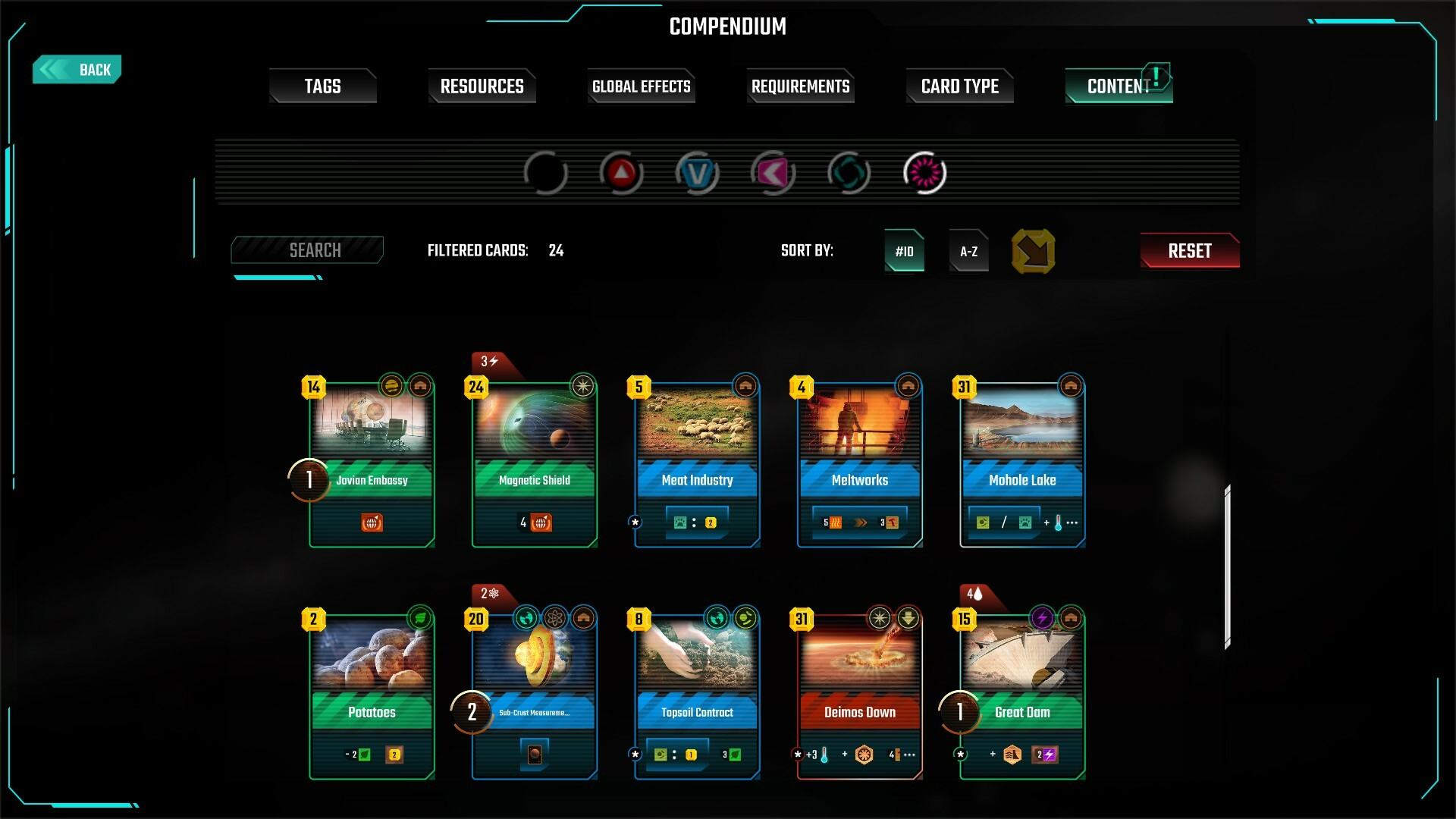The height and width of the screenshot is (819, 1456).
Task: Toggle the red triangle content filter
Action: 621,174
